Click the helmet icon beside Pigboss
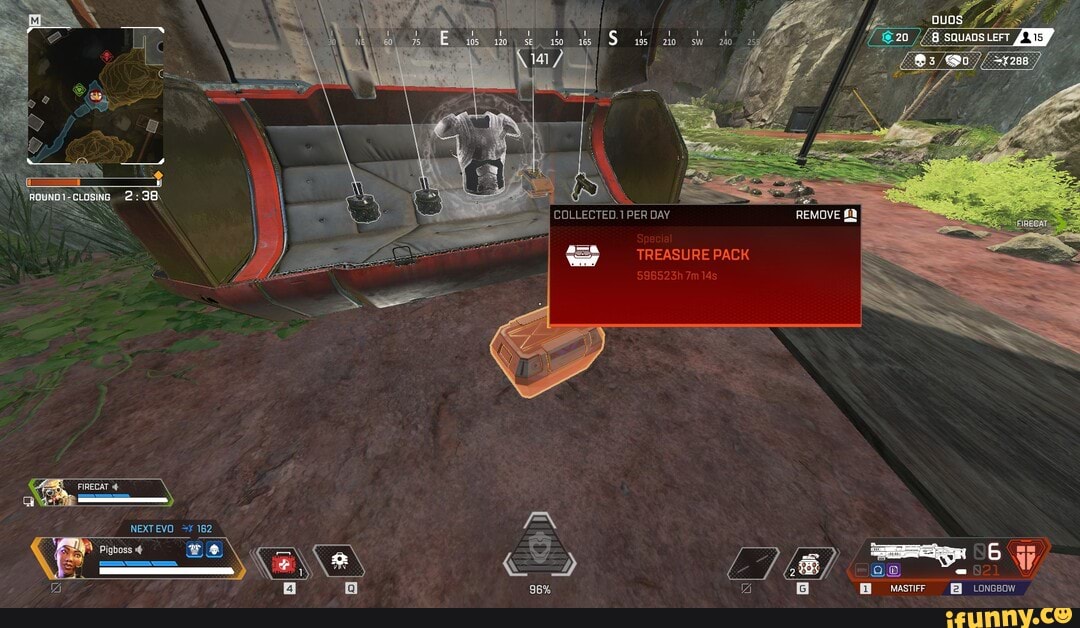 tap(214, 549)
